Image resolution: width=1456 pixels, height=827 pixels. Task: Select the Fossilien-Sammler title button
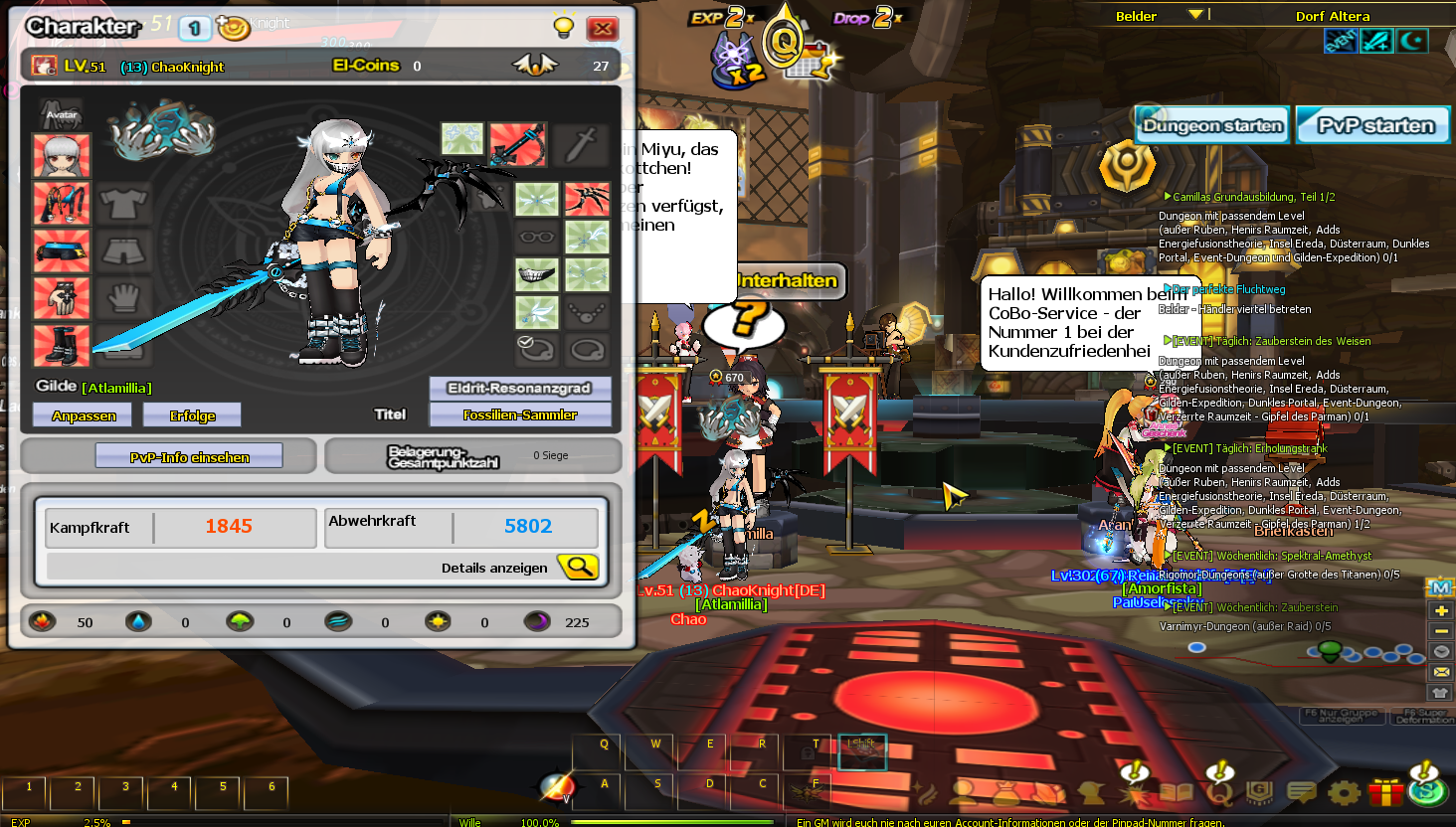519,414
